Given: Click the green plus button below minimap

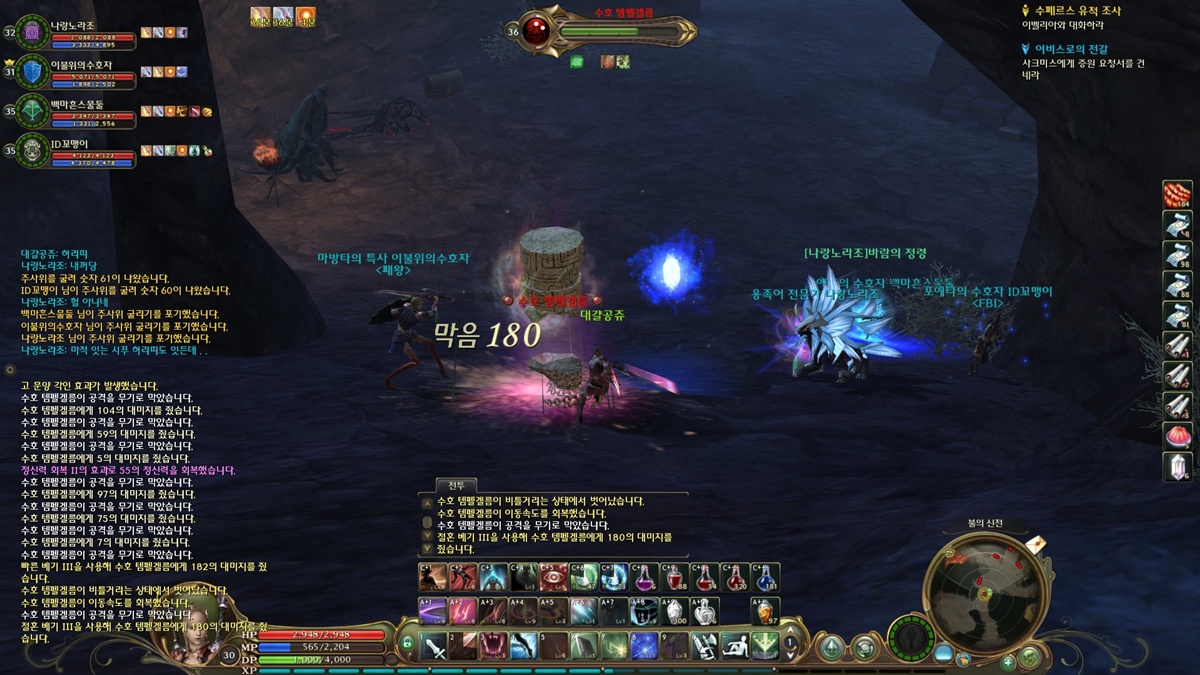Looking at the screenshot, I should click(x=1008, y=661).
